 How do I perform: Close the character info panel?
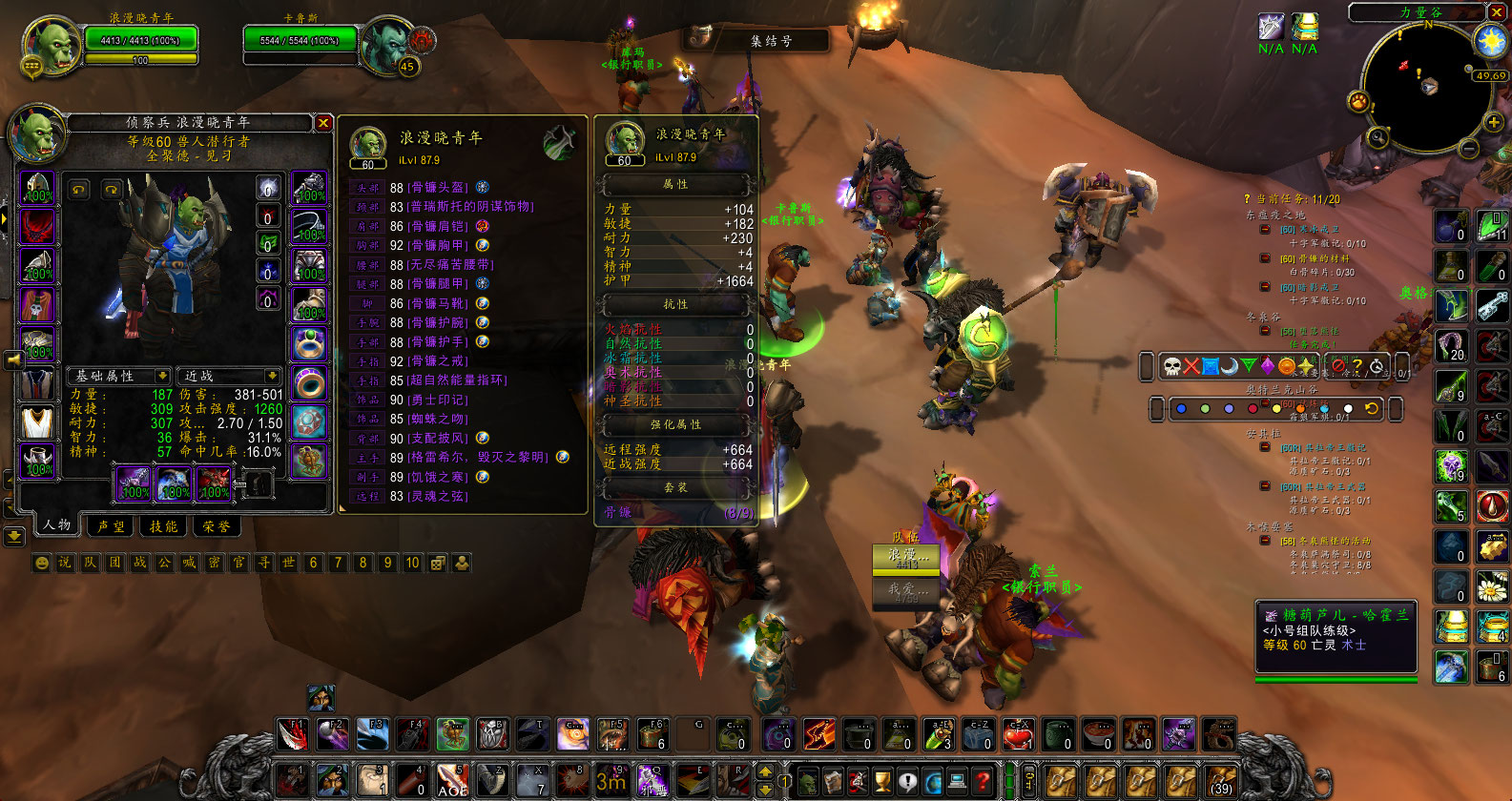click(323, 123)
